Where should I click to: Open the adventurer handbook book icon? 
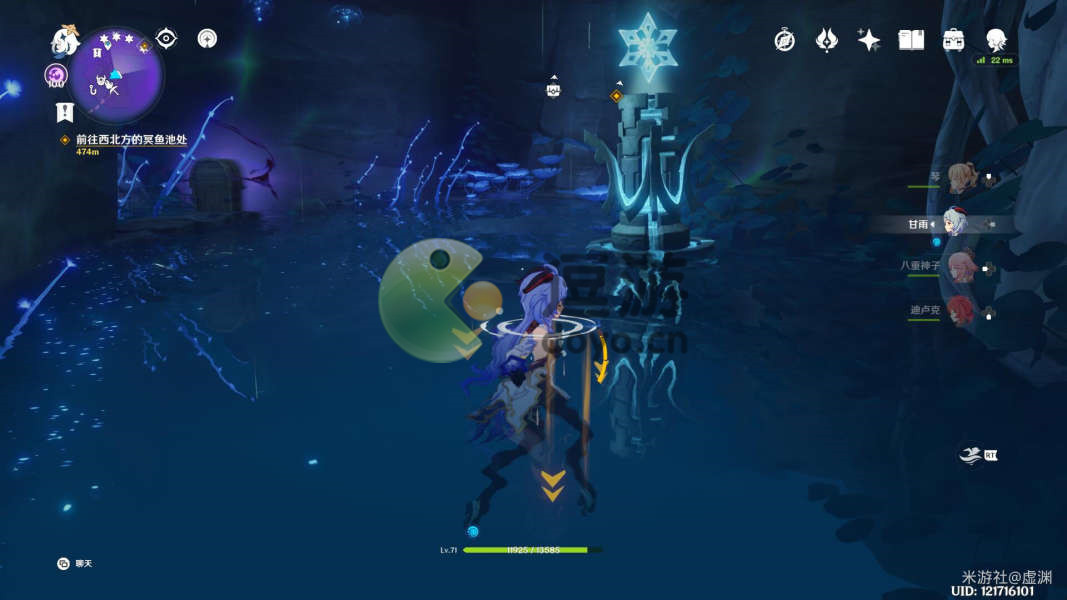click(x=911, y=40)
